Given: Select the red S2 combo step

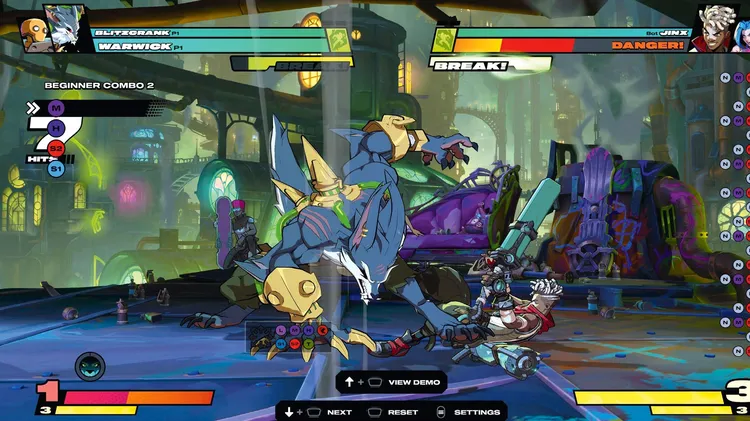Looking at the screenshot, I should [56, 149].
